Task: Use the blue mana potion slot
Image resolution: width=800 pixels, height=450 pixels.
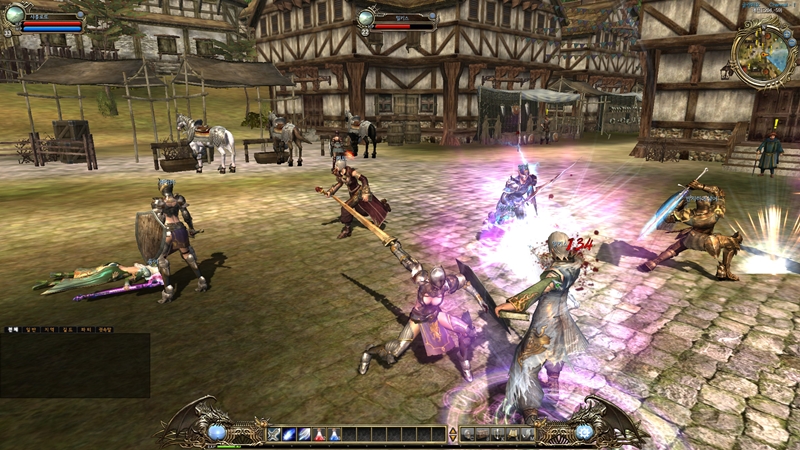Action: tap(334, 434)
